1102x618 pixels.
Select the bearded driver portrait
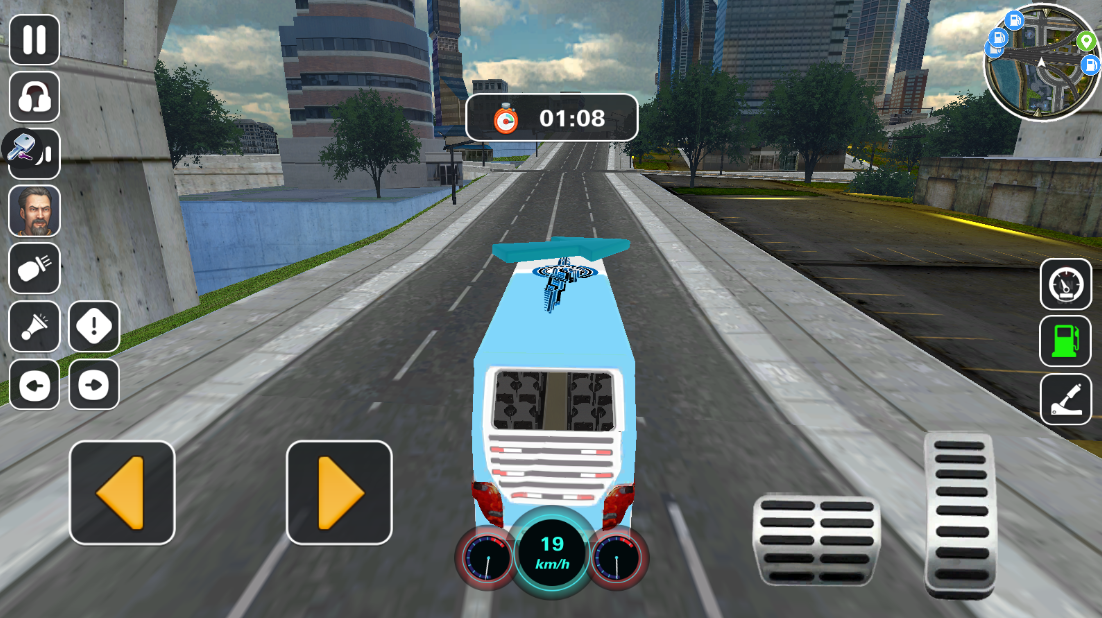coord(34,211)
